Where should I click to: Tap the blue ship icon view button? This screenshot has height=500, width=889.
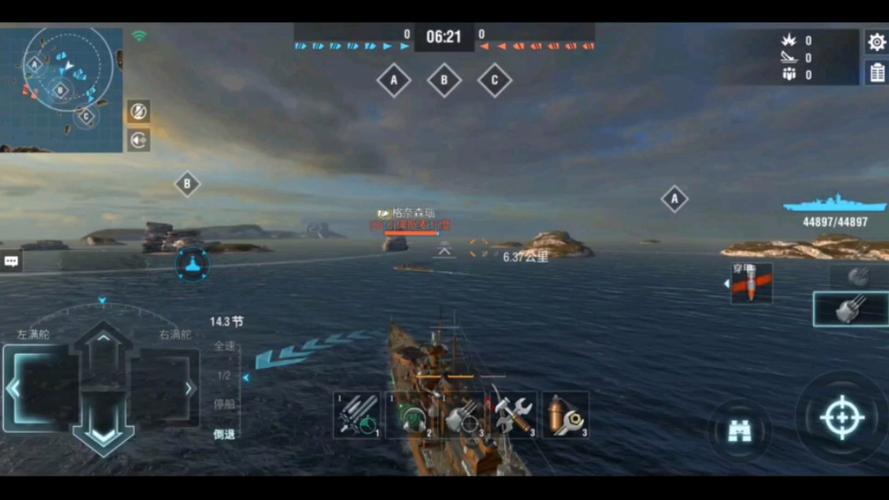pyautogui.click(x=191, y=264)
